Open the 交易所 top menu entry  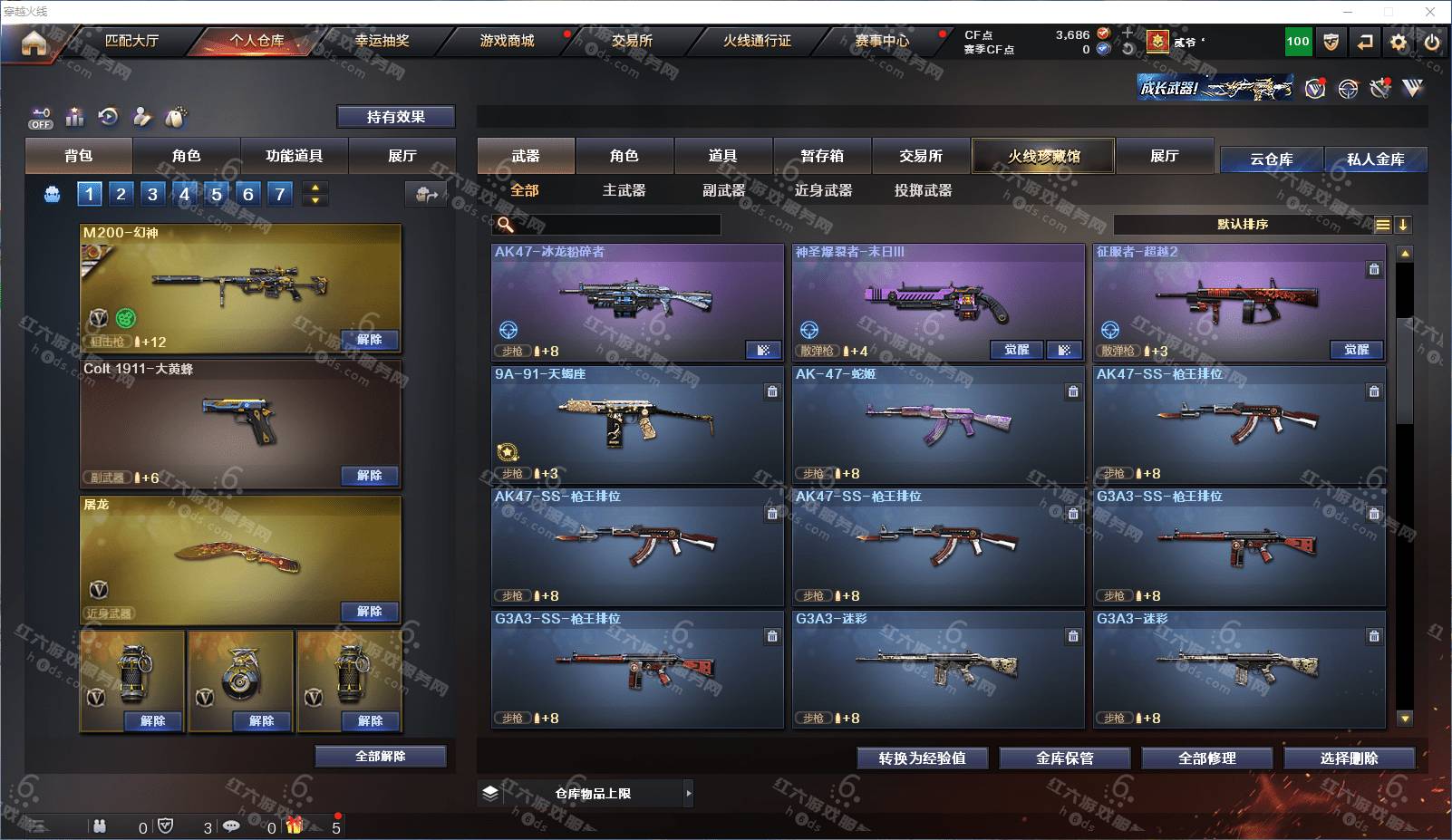point(632,41)
